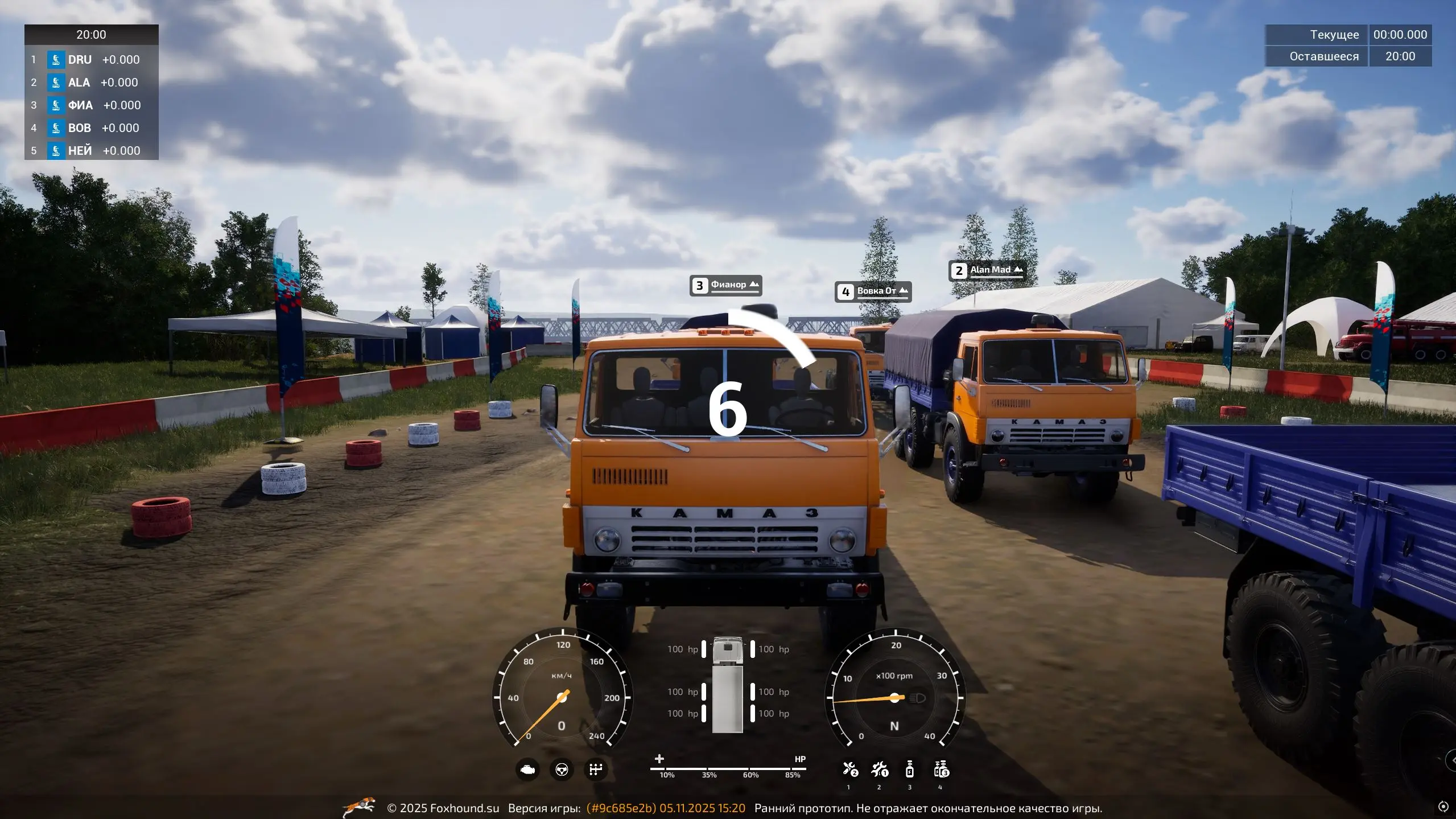This screenshot has height=819, width=1456.
Task: Click the circular refresh icon in the corner
Action: [1443, 806]
